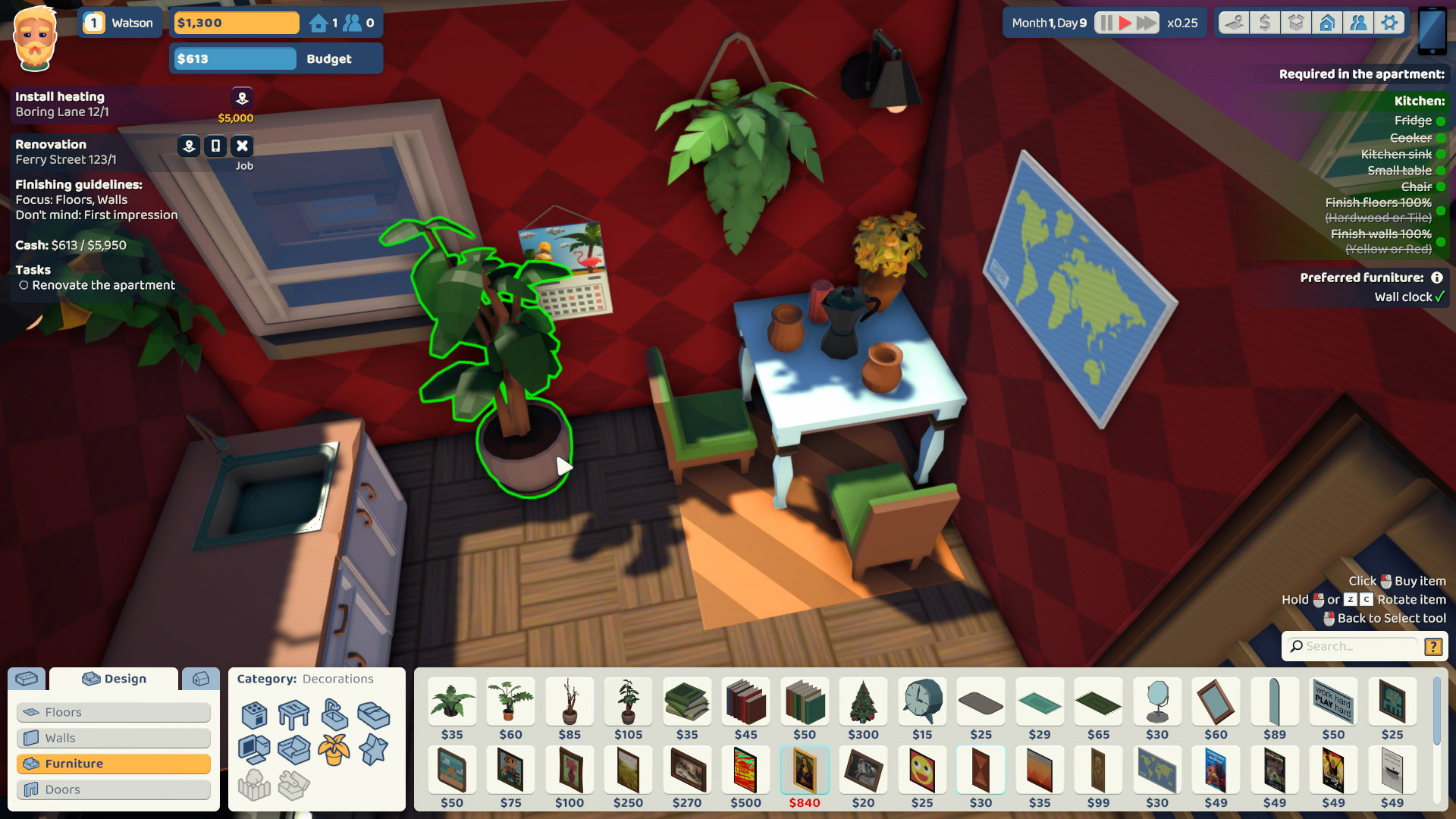
Task: Open the game settings gear
Action: click(x=1391, y=22)
